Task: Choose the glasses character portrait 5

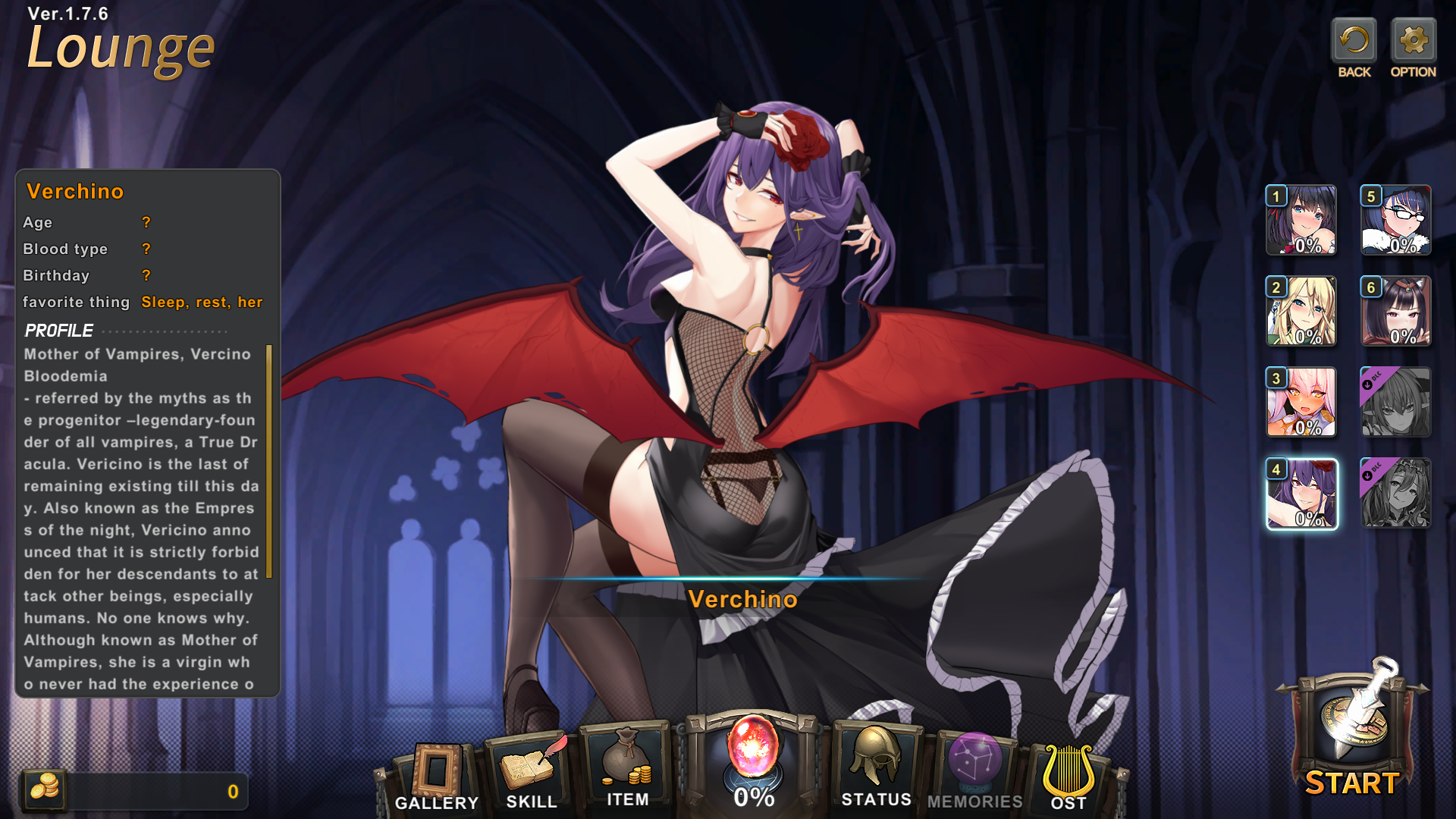Action: coord(1396,220)
